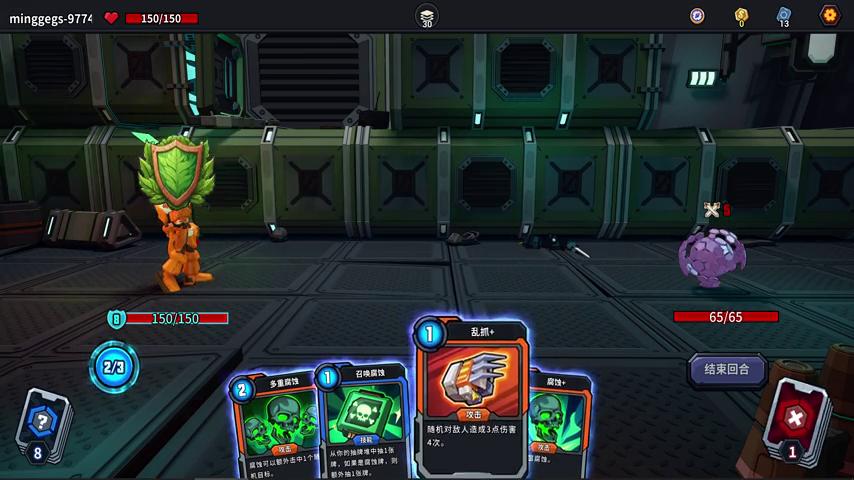This screenshot has width=854, height=480.
Task: Check the gold coin currency icon
Action: [x=741, y=15]
